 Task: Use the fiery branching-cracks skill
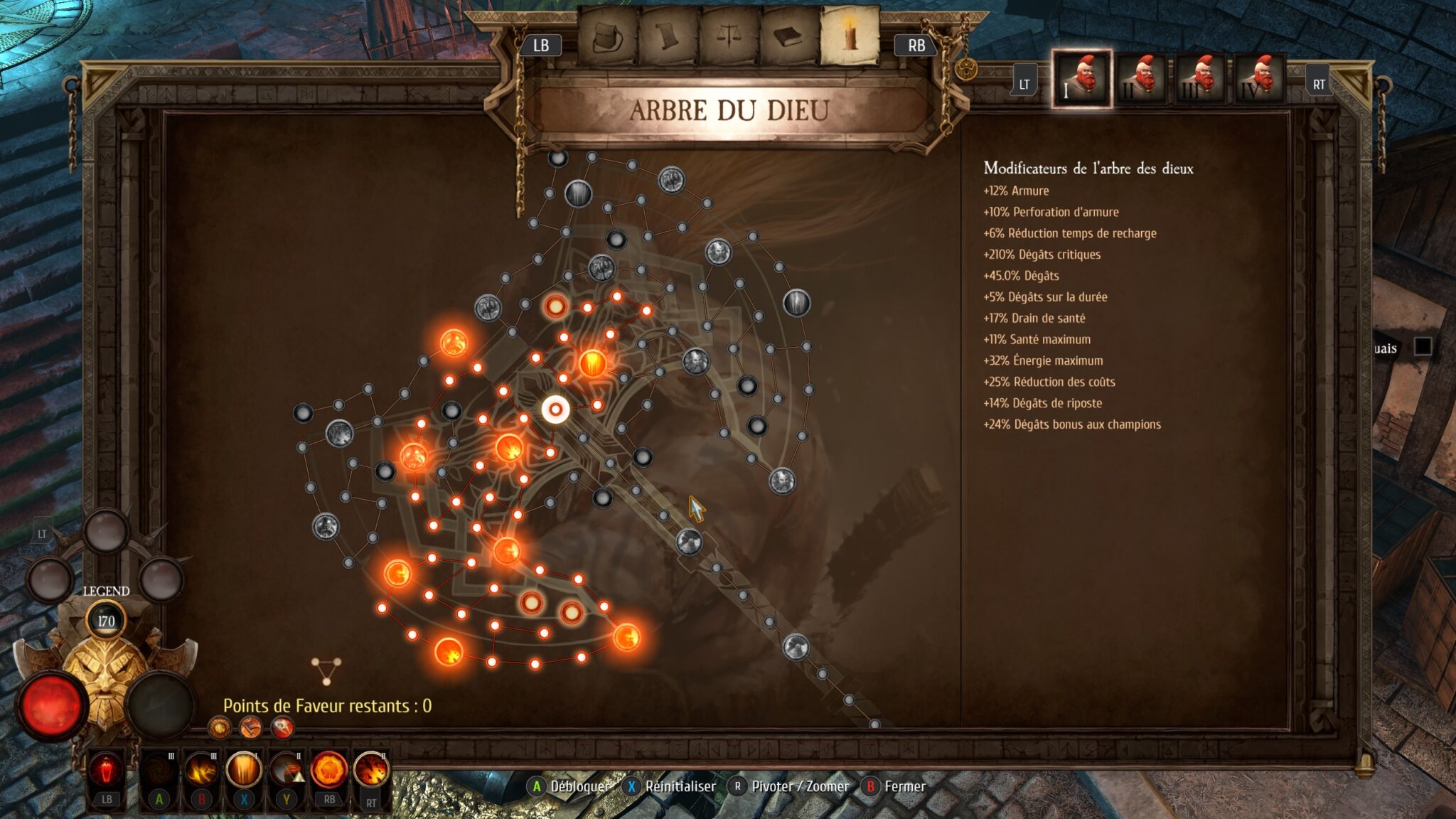(201, 771)
